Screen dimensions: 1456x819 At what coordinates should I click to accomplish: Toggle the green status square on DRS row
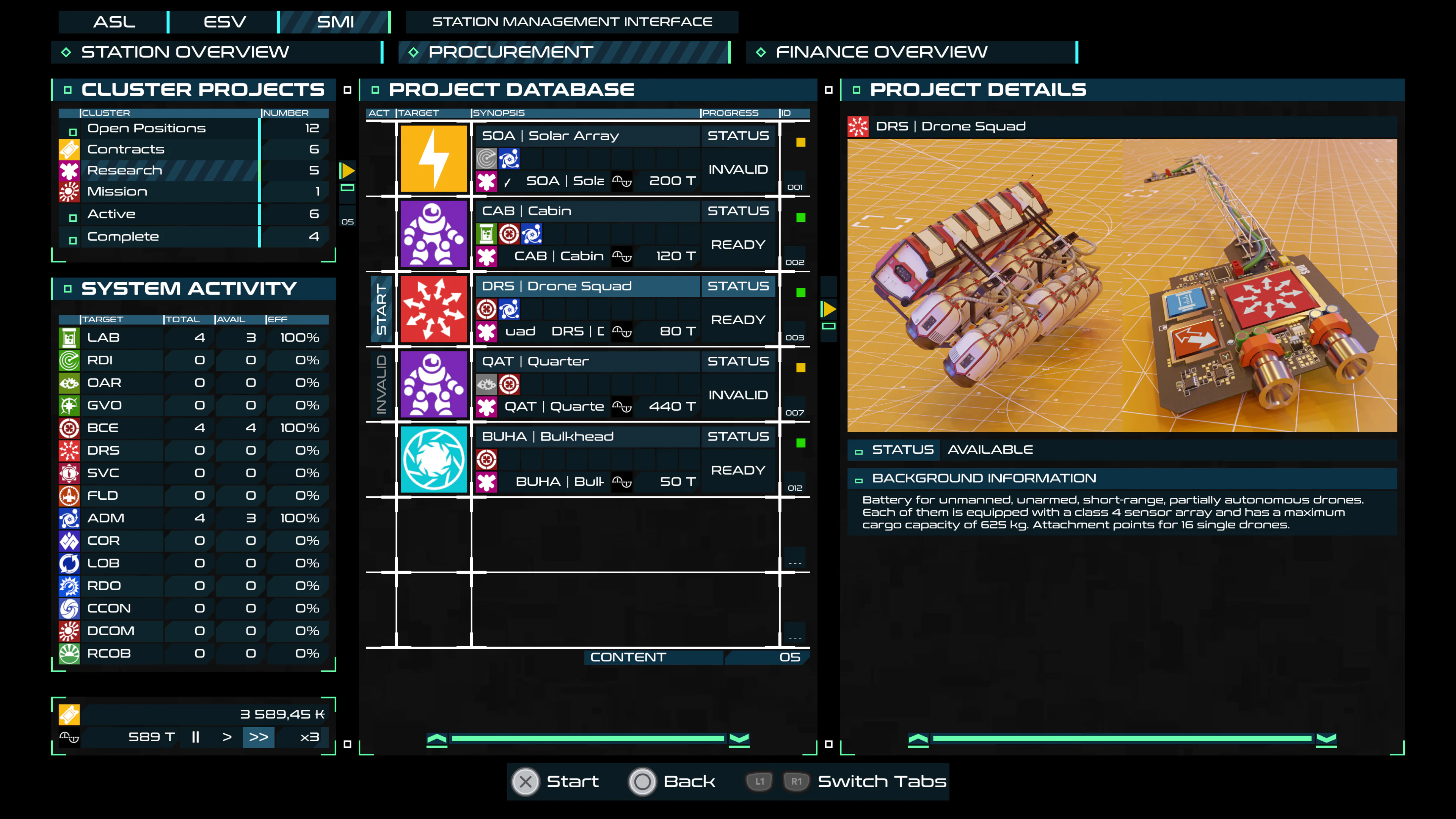tap(801, 293)
